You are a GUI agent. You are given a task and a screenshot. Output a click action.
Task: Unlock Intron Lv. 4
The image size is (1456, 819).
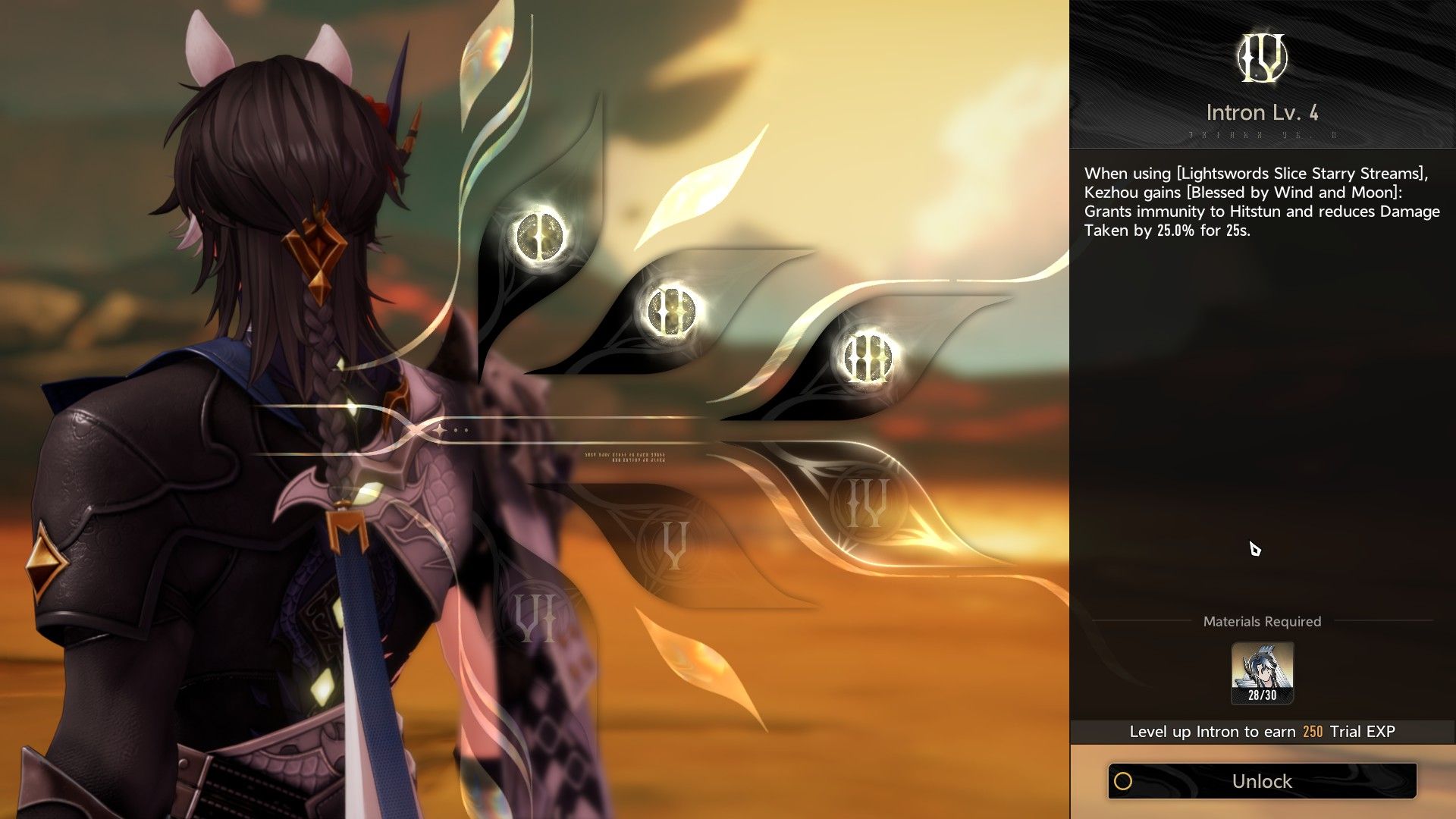1262,781
